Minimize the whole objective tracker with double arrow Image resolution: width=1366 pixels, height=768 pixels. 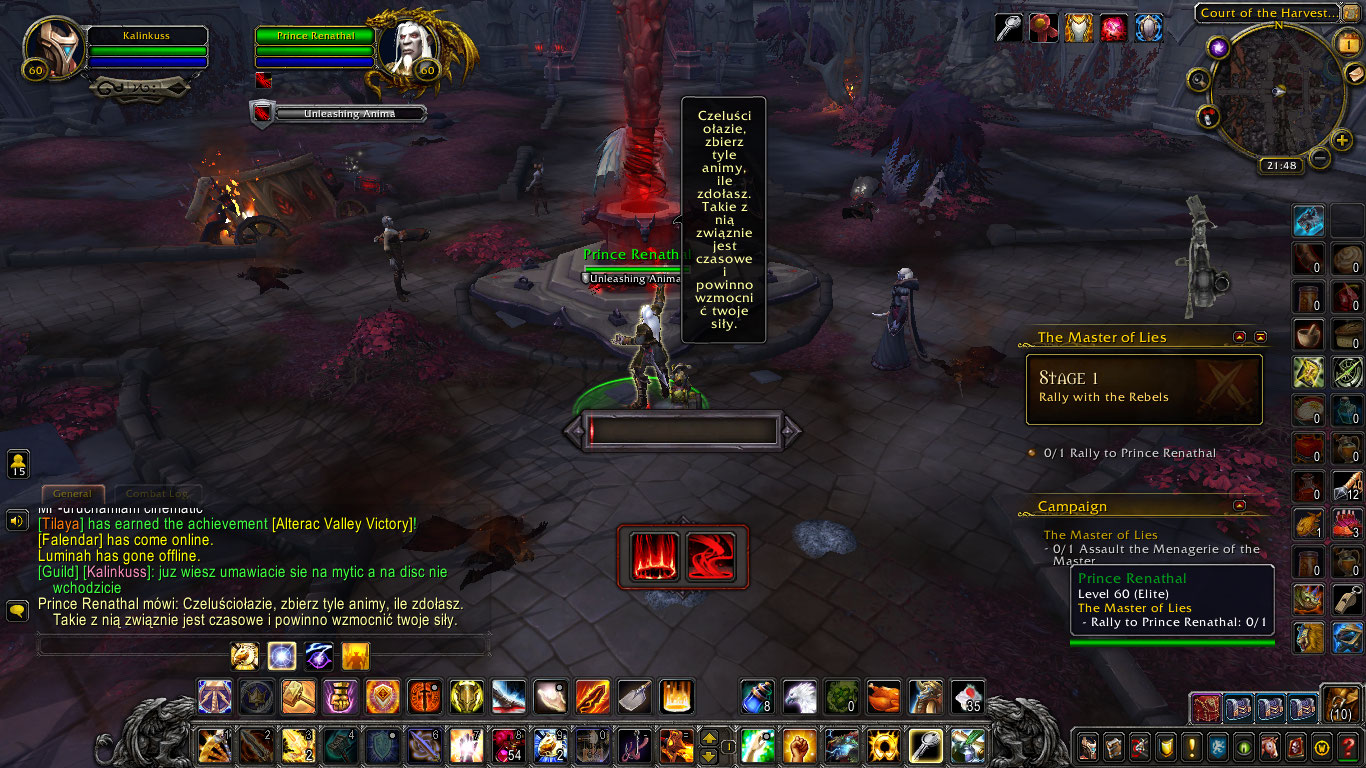(x=1258, y=338)
